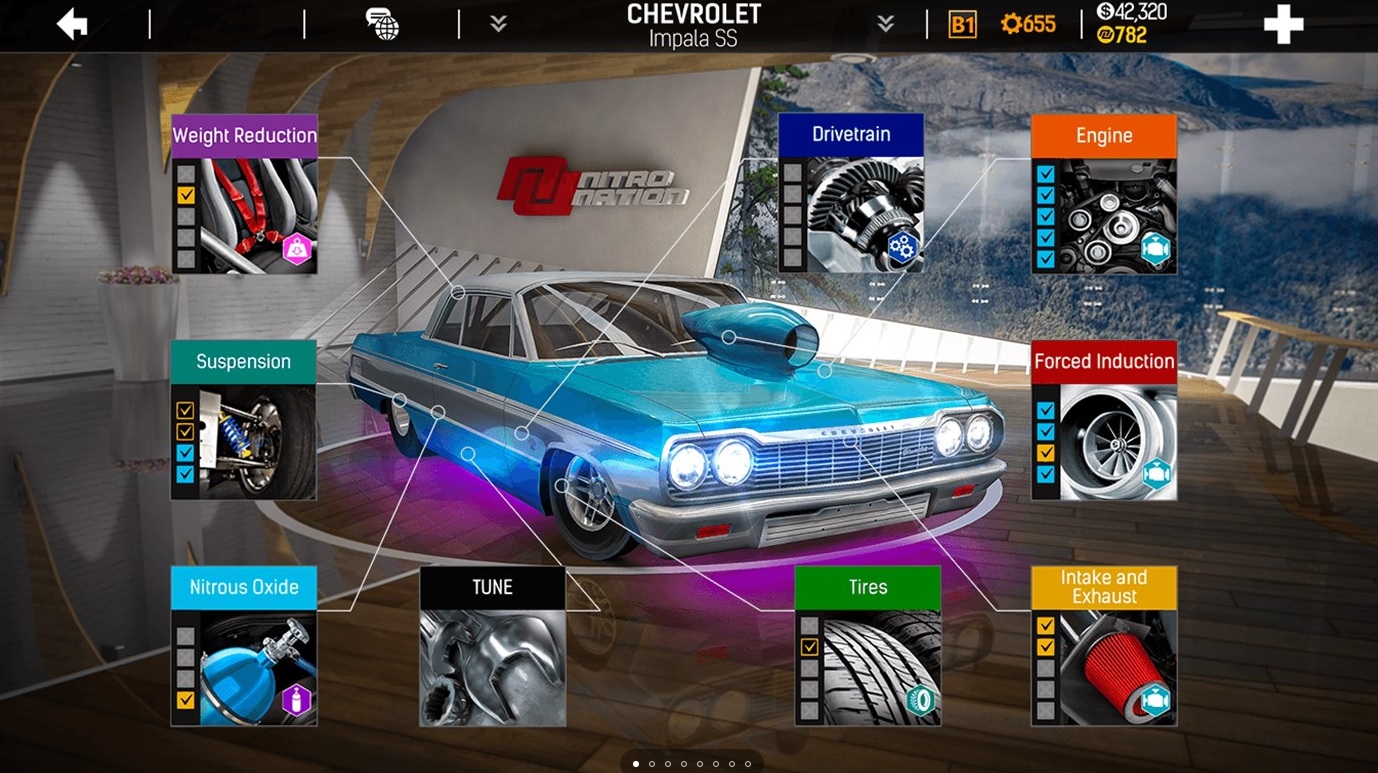This screenshot has height=773, width=1378.
Task: Expand the left double-chevron dropdown in the top bar
Action: click(497, 23)
